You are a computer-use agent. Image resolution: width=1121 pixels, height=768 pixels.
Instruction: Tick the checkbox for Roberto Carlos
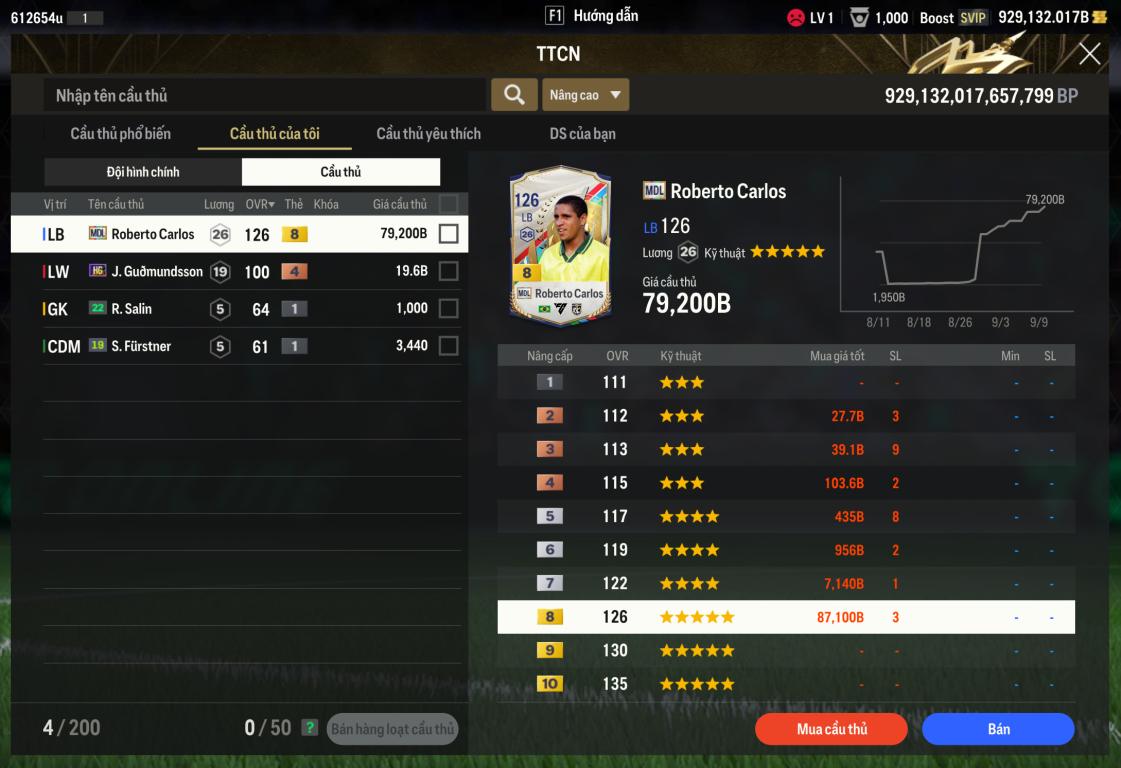point(448,234)
